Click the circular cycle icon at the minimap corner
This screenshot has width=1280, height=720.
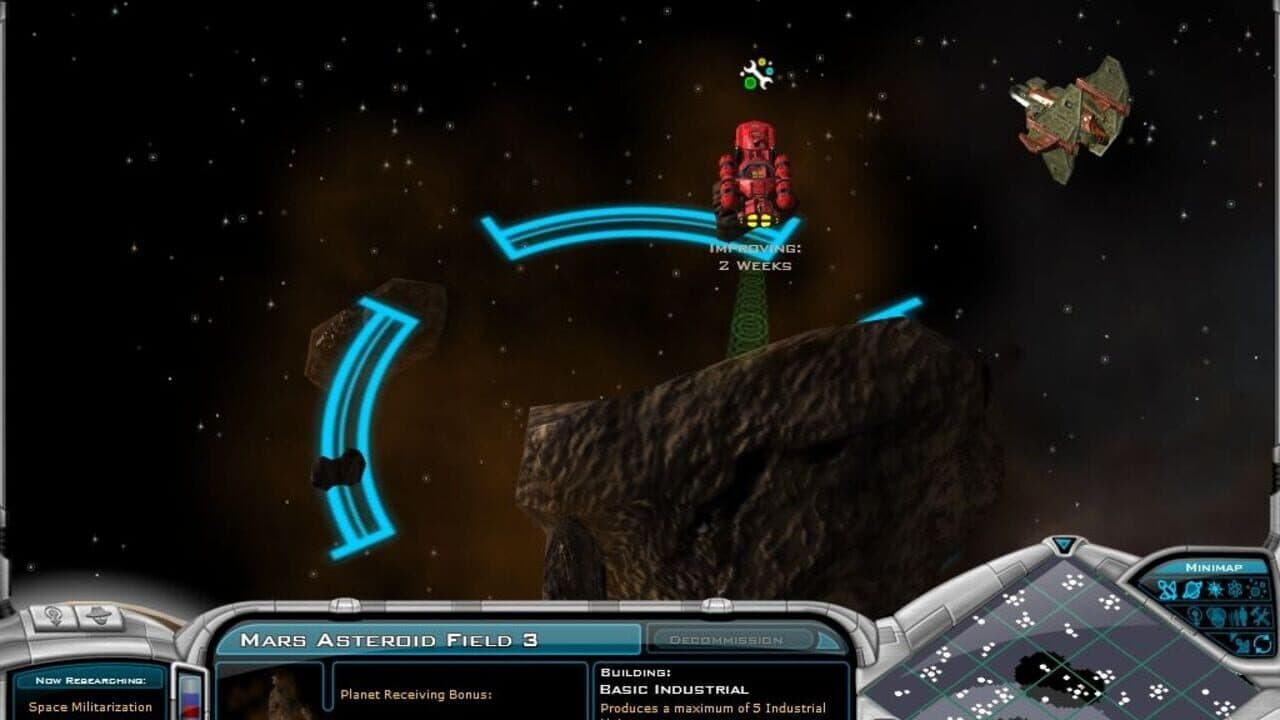tap(1262, 643)
